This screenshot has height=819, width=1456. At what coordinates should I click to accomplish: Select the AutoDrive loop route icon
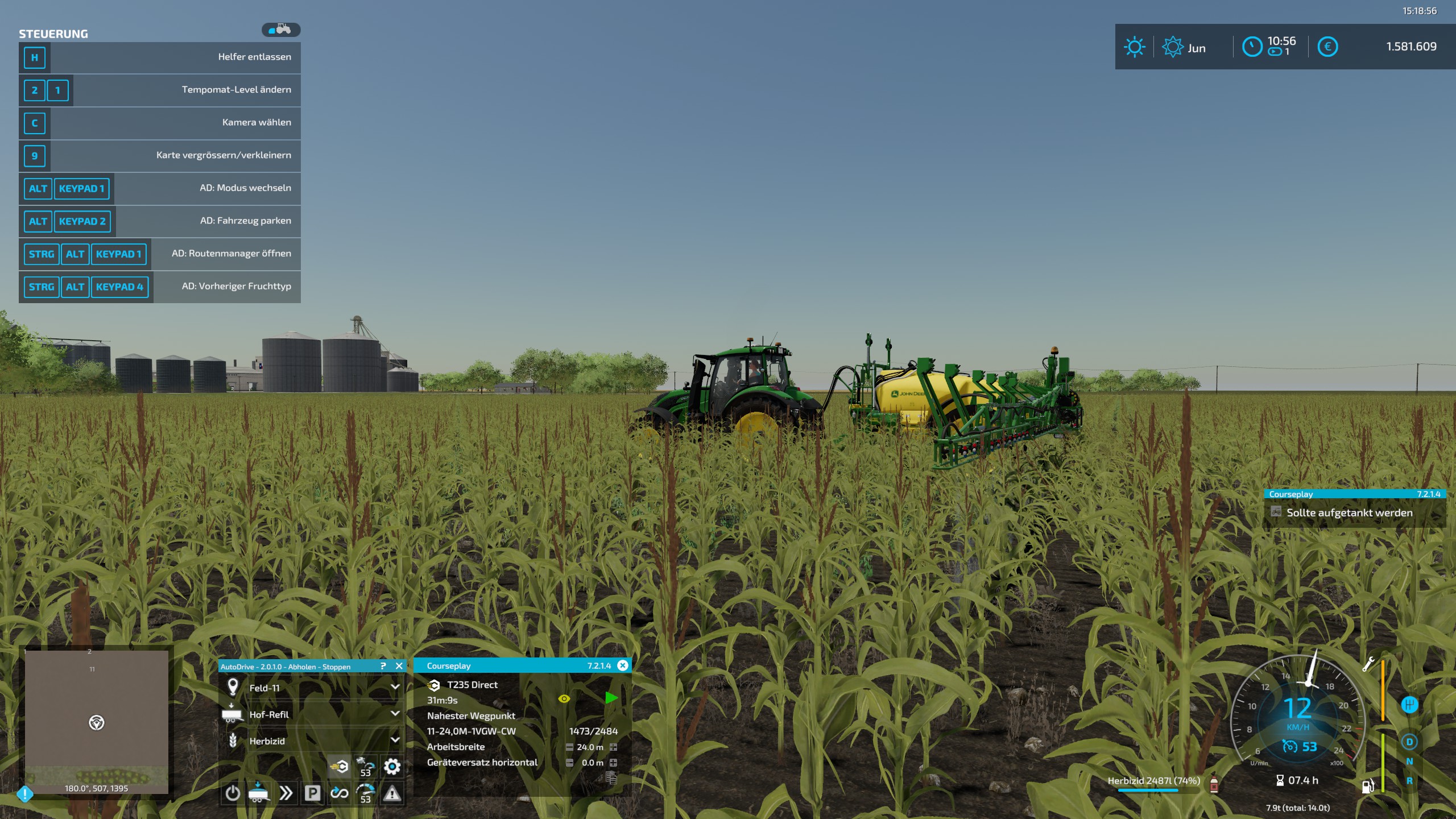point(340,793)
